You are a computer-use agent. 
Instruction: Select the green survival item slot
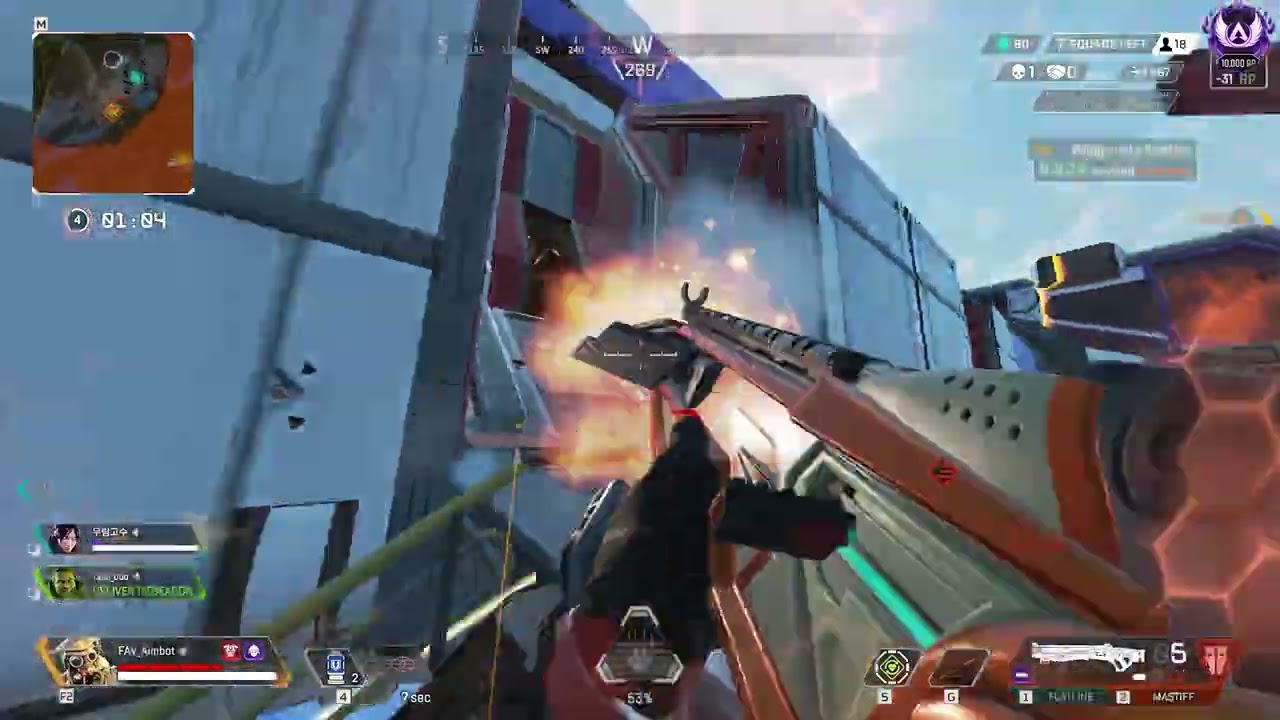pyautogui.click(x=892, y=667)
